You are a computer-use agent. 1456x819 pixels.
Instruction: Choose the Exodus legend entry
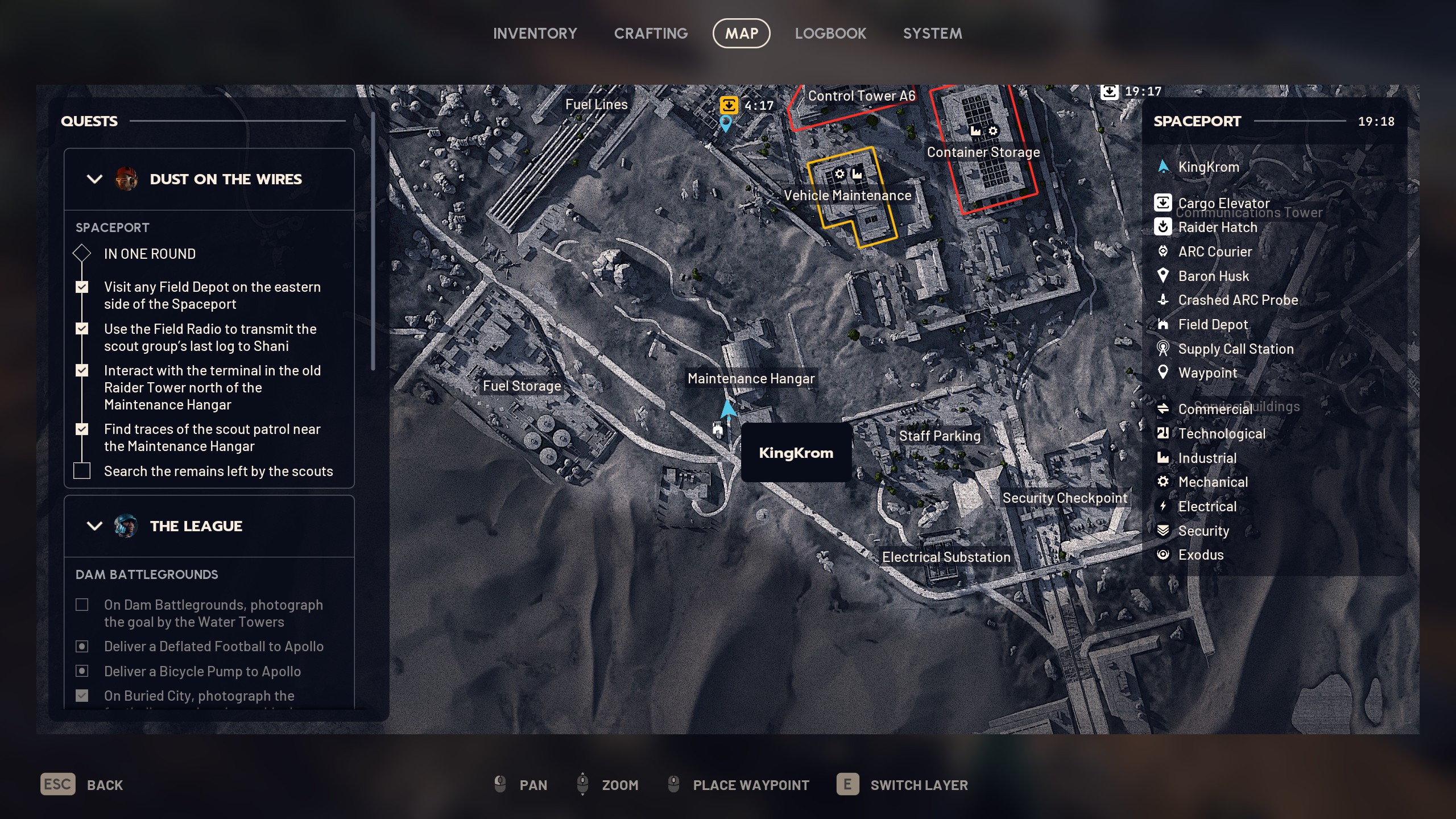click(x=1200, y=555)
